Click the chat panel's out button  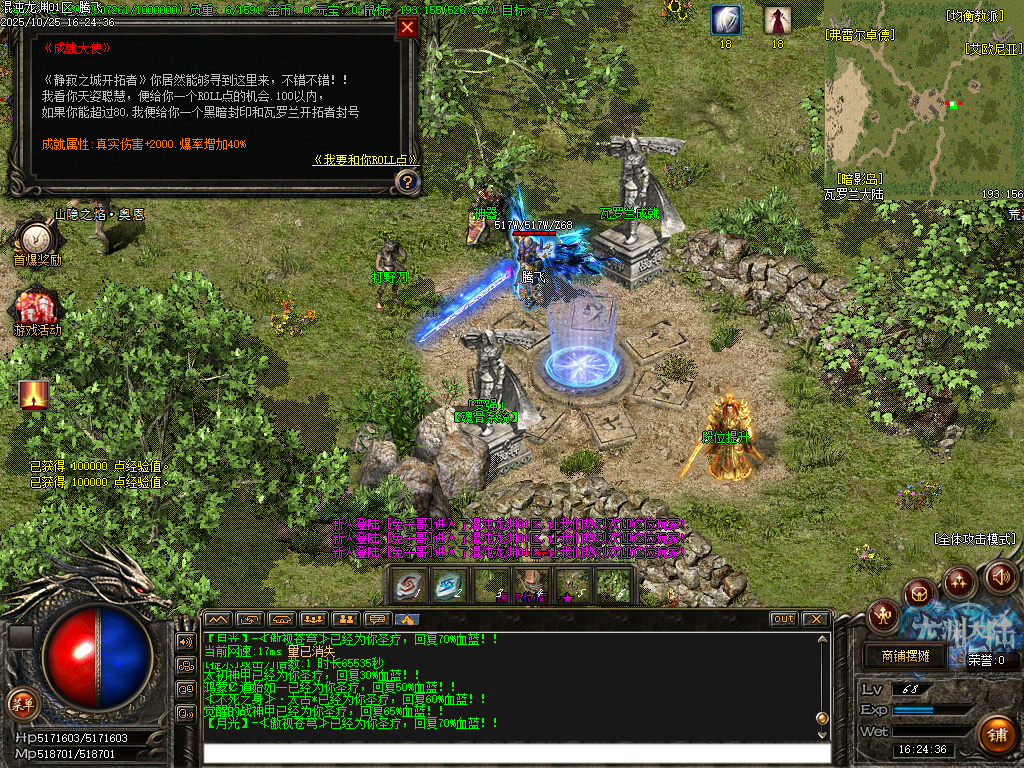[x=784, y=619]
